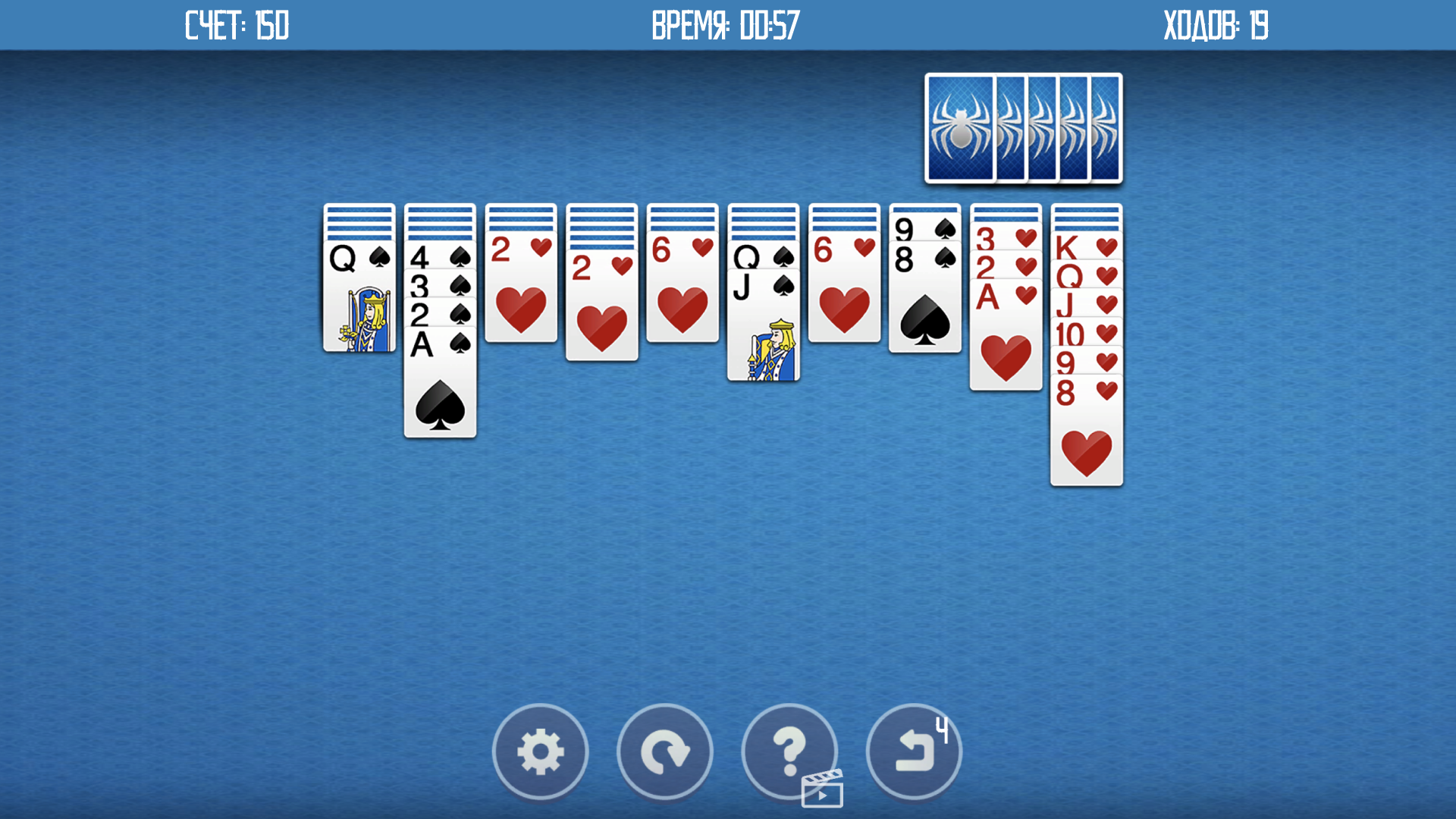Click the restart game icon
Image resolution: width=1456 pixels, height=819 pixels.
tap(665, 751)
